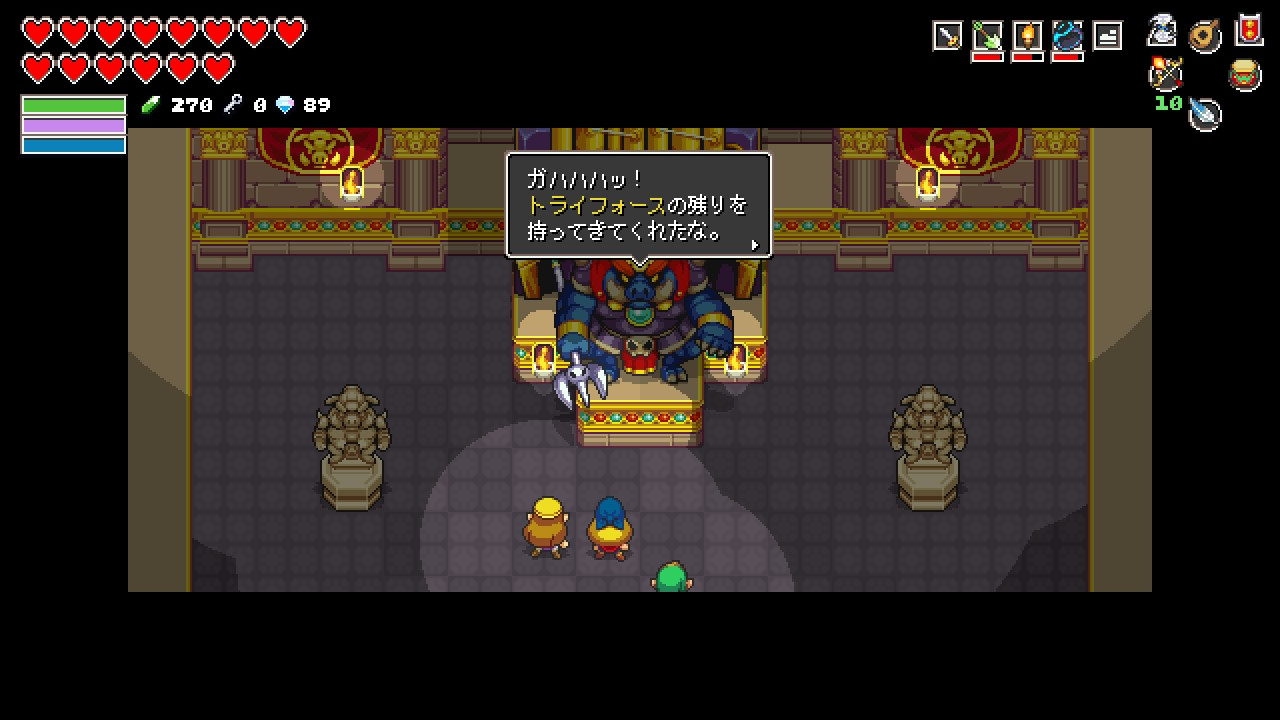
Task: Select the lit torch slot
Action: [1027, 37]
